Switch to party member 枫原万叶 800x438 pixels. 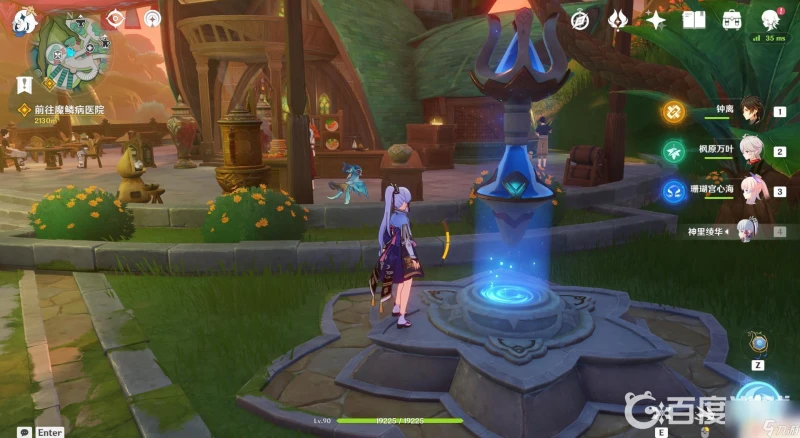click(x=750, y=152)
